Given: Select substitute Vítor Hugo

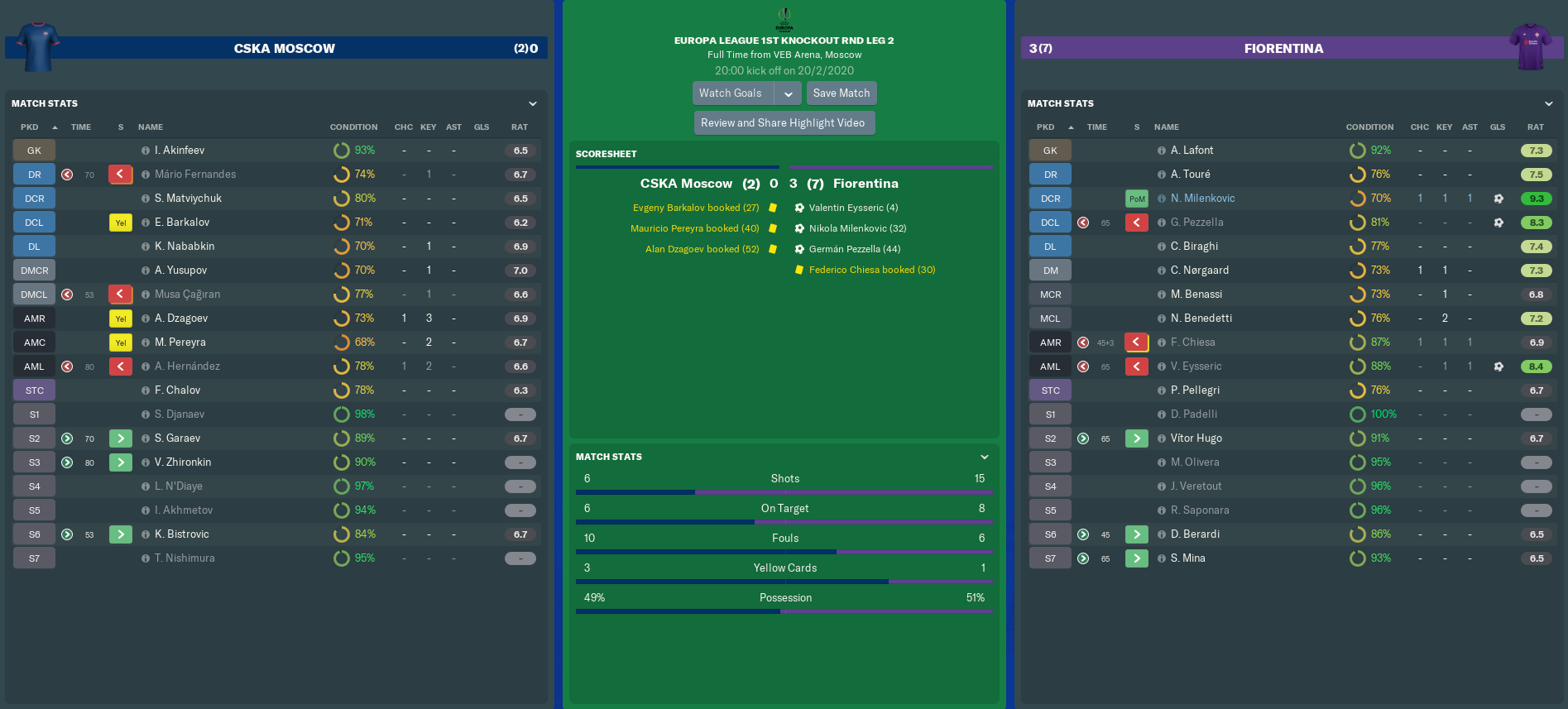Looking at the screenshot, I should [x=1196, y=438].
